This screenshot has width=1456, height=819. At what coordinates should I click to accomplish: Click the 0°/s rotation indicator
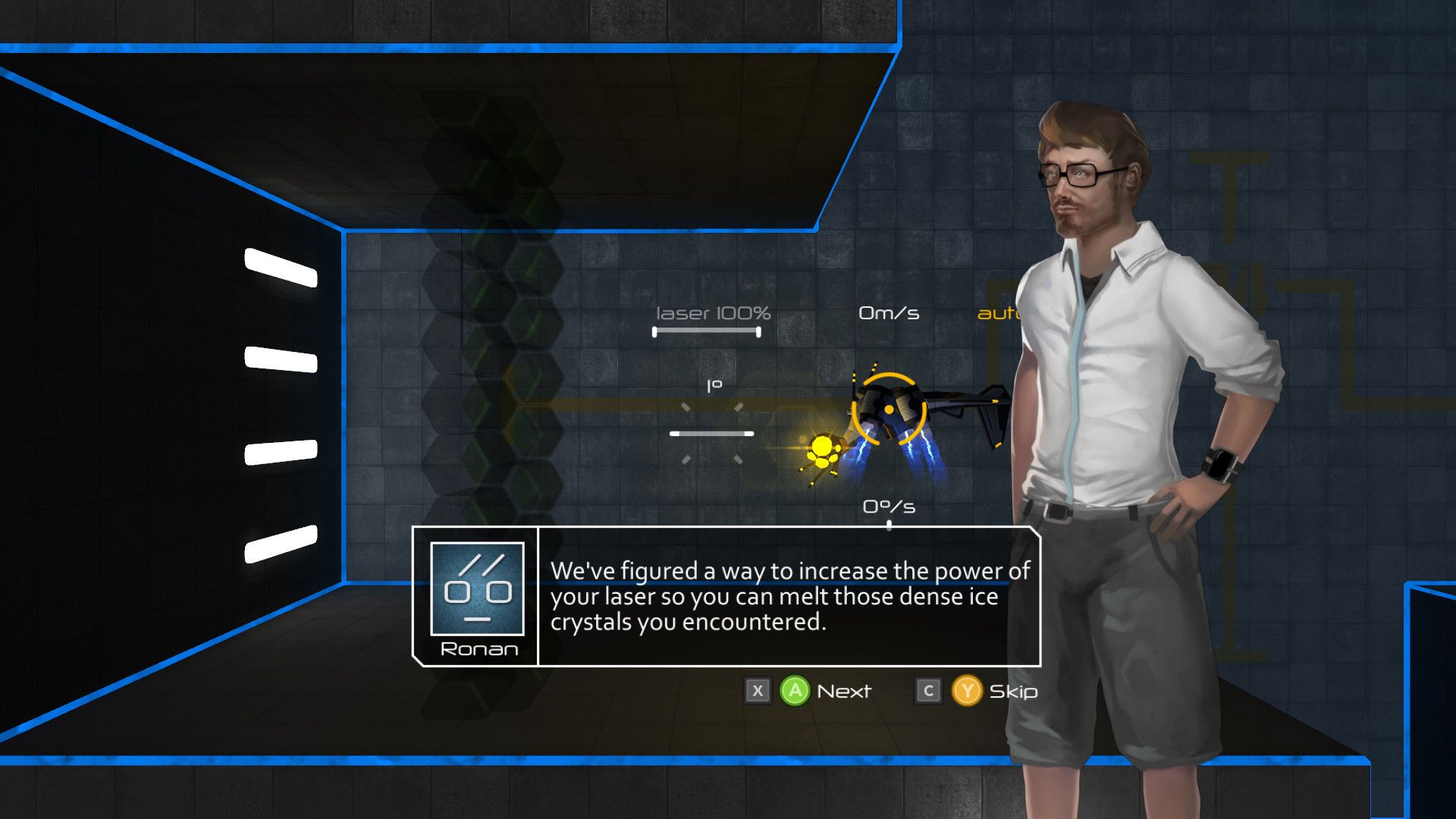(x=890, y=505)
